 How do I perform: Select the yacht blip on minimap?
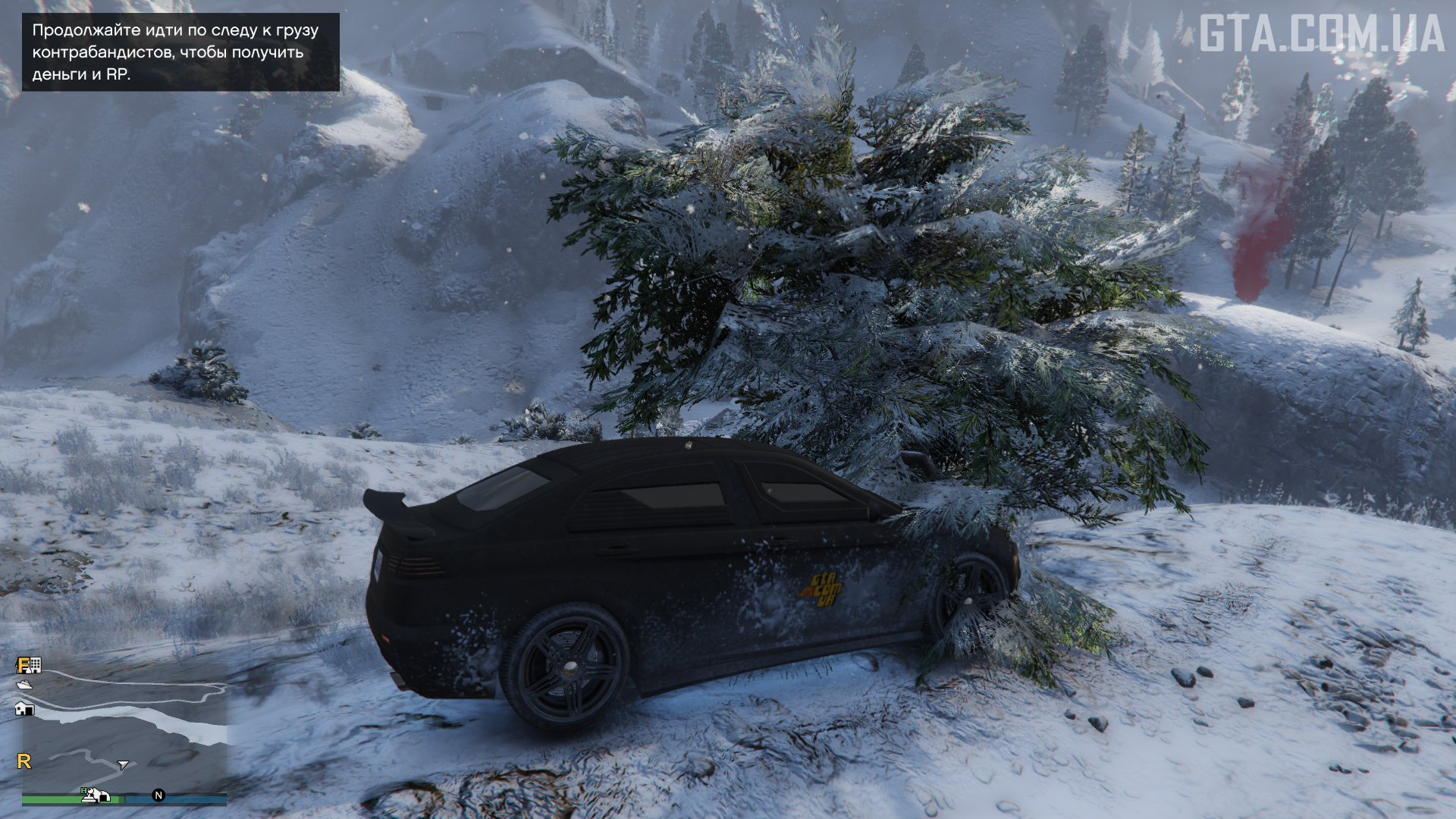pos(24,685)
